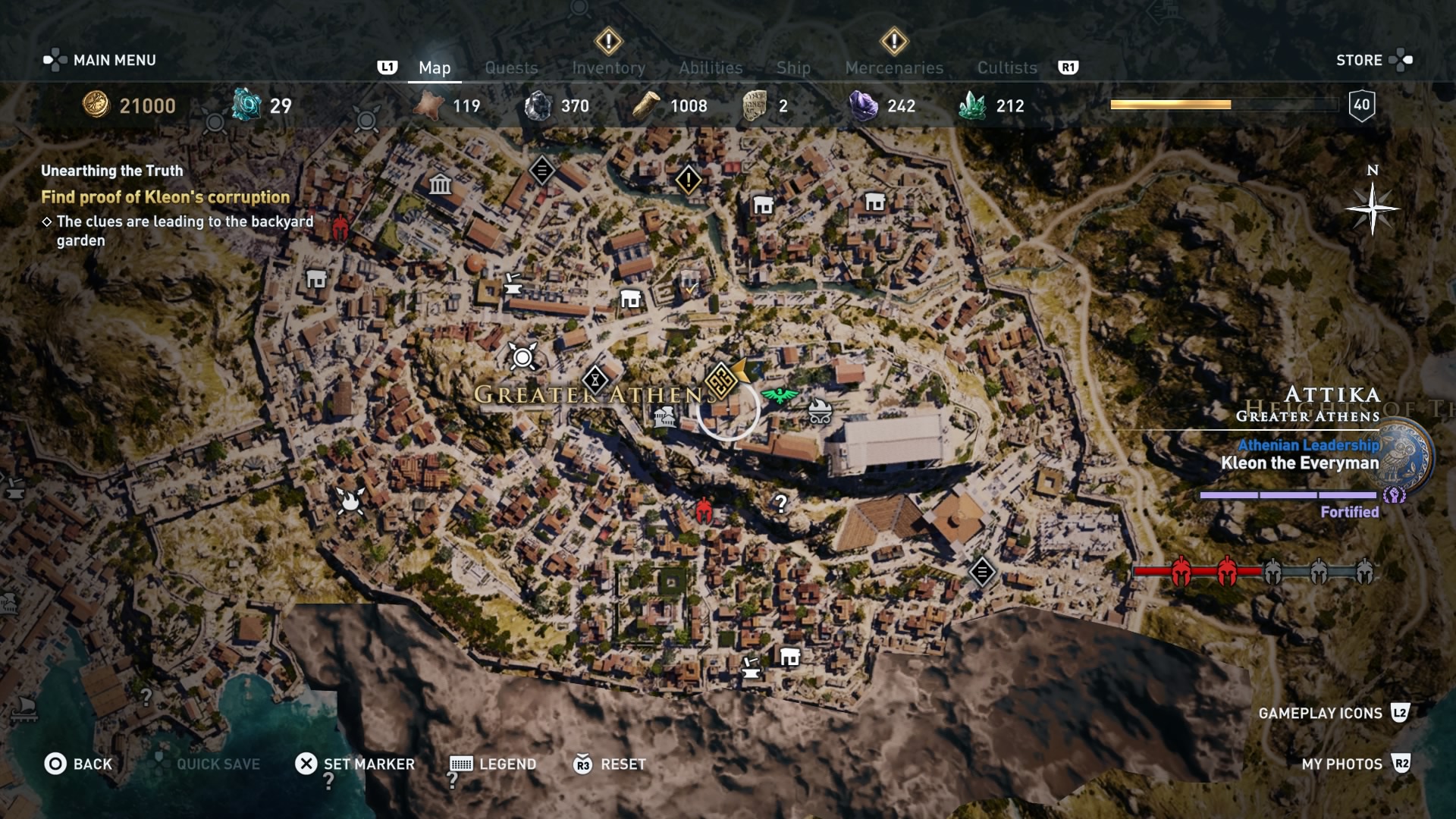Open the map Legend
Screen dimensions: 1456x819
coord(492,764)
